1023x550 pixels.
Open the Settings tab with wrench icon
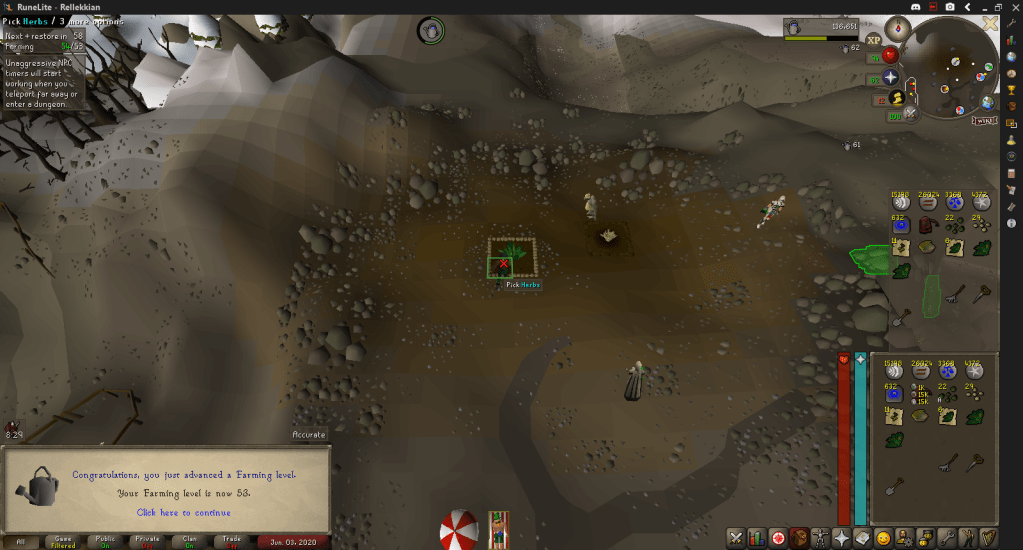pyautogui.click(x=947, y=538)
